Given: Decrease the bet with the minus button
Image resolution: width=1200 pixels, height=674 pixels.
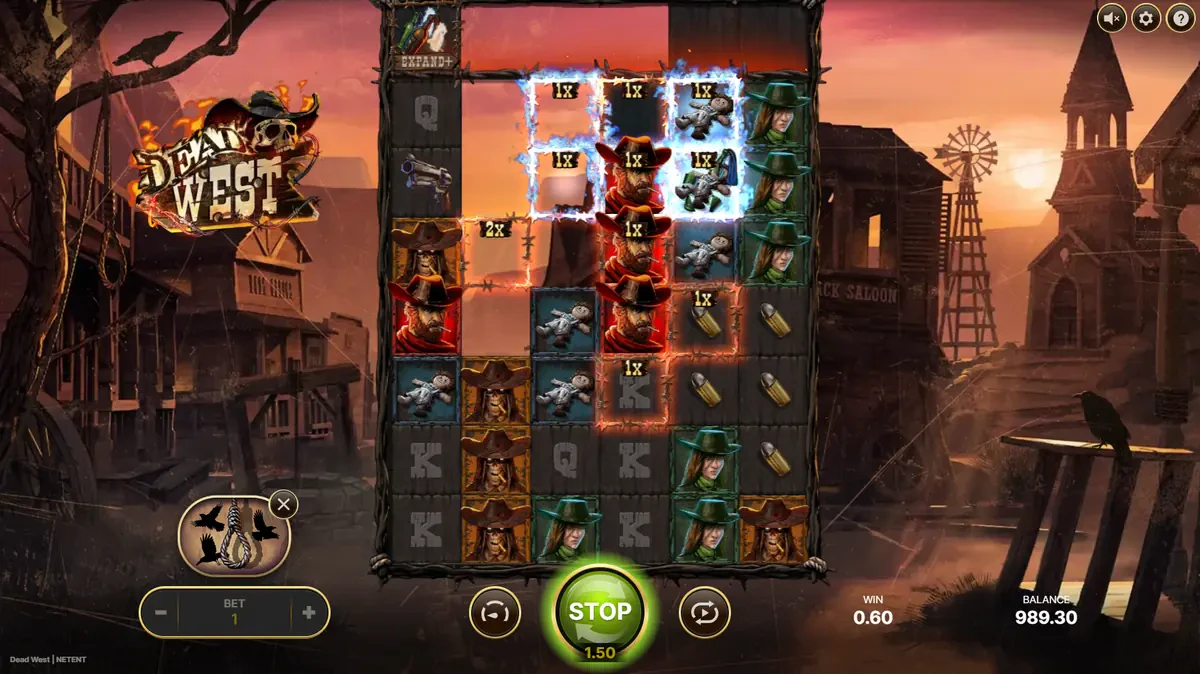Looking at the screenshot, I should (161, 613).
